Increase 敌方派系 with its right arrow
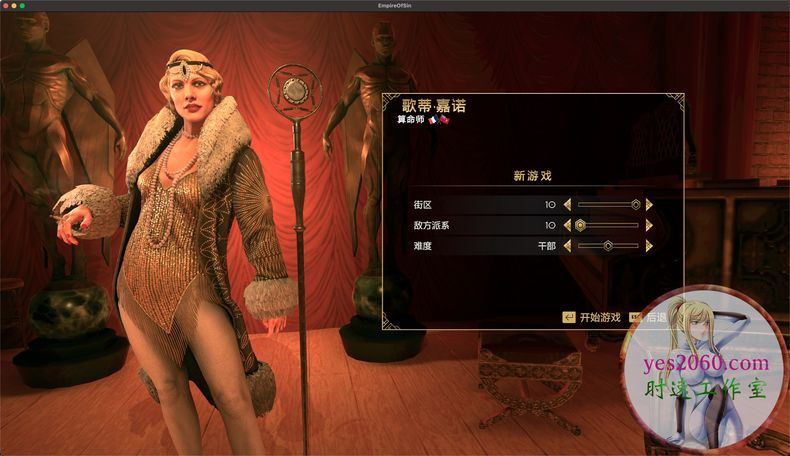790x456 pixels. pos(649,225)
